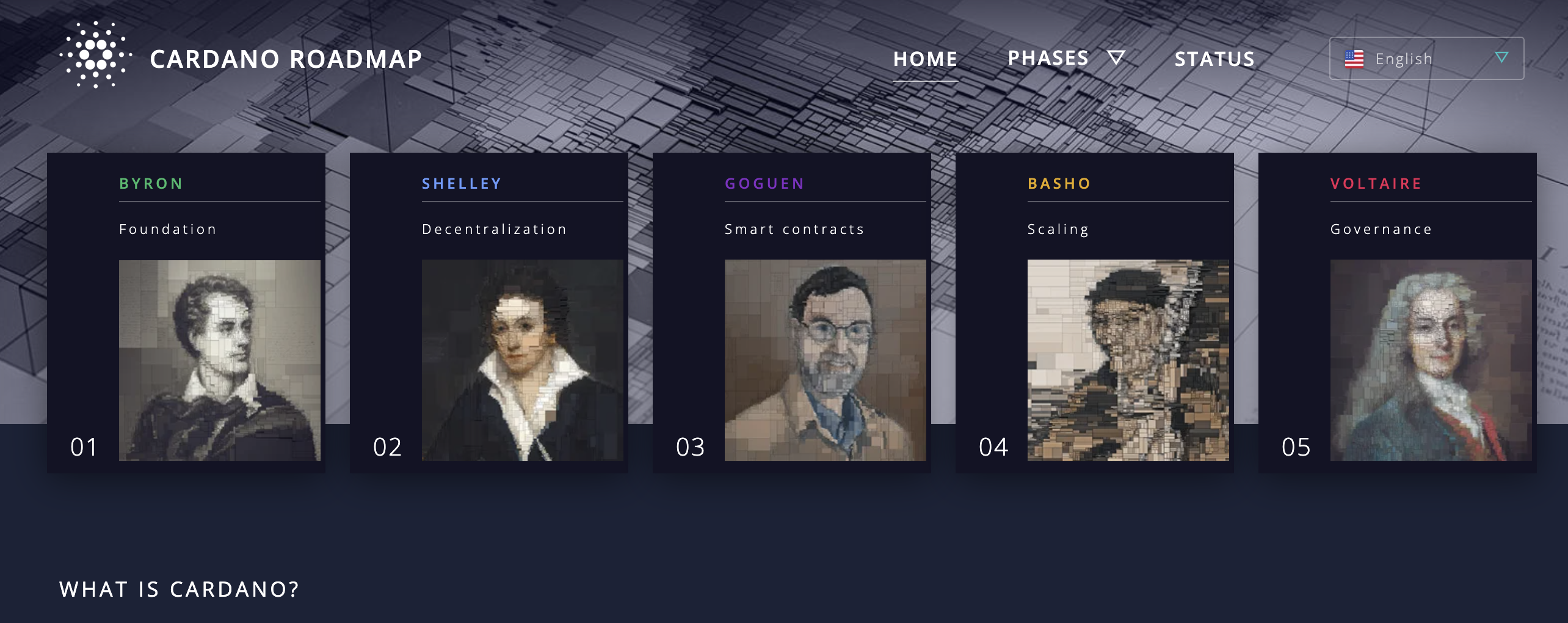The height and width of the screenshot is (623, 1568).
Task: Select the Basho Scaling card
Action: point(1095,312)
